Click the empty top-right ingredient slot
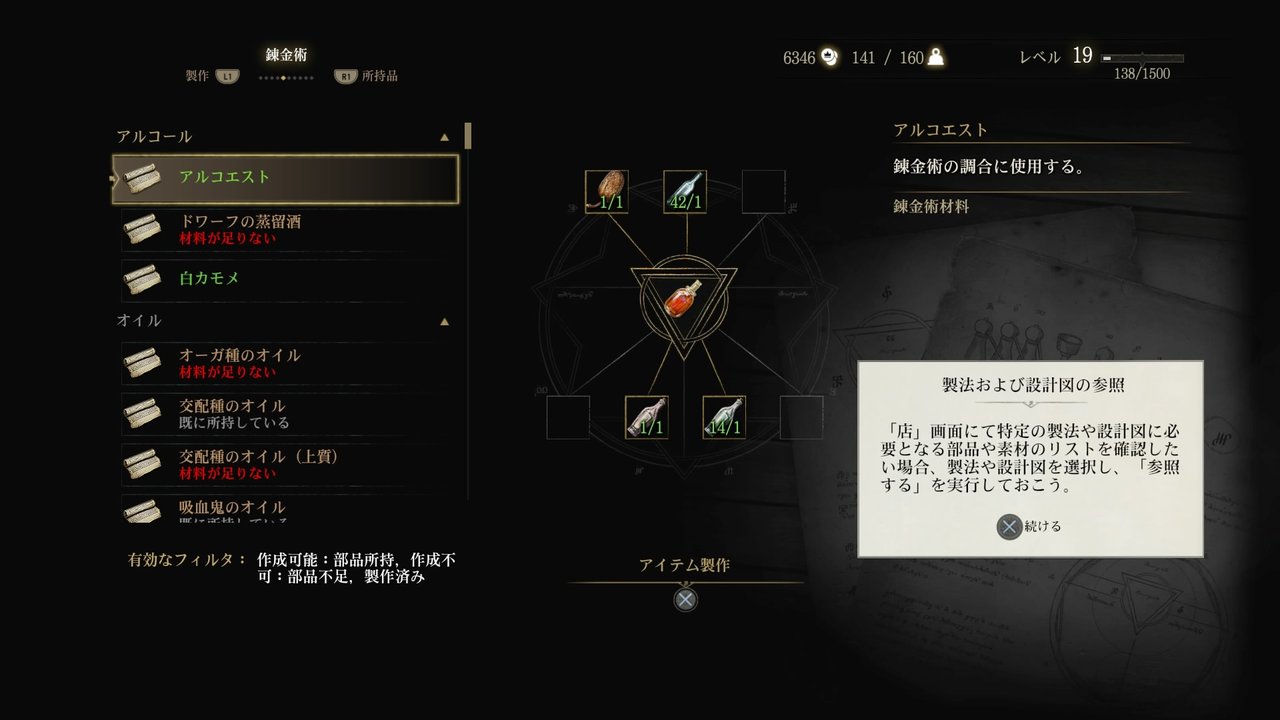The height and width of the screenshot is (720, 1280). 762,189
